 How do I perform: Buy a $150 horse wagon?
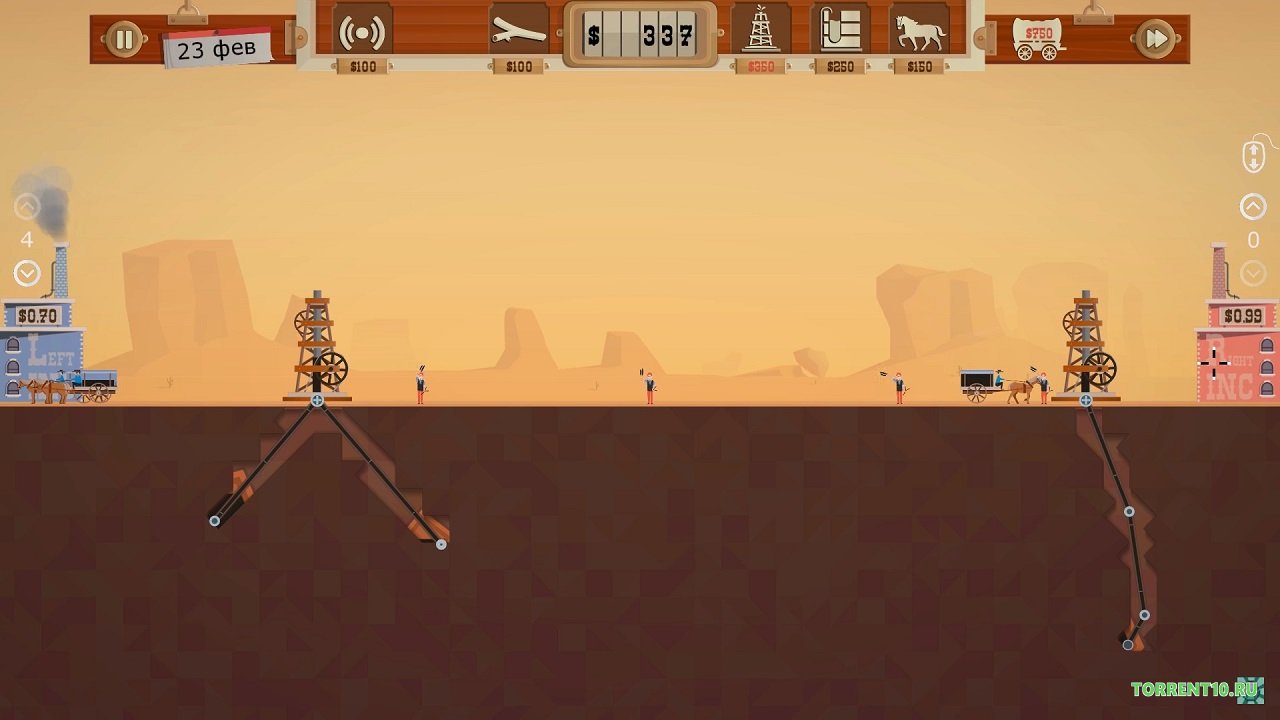click(919, 33)
